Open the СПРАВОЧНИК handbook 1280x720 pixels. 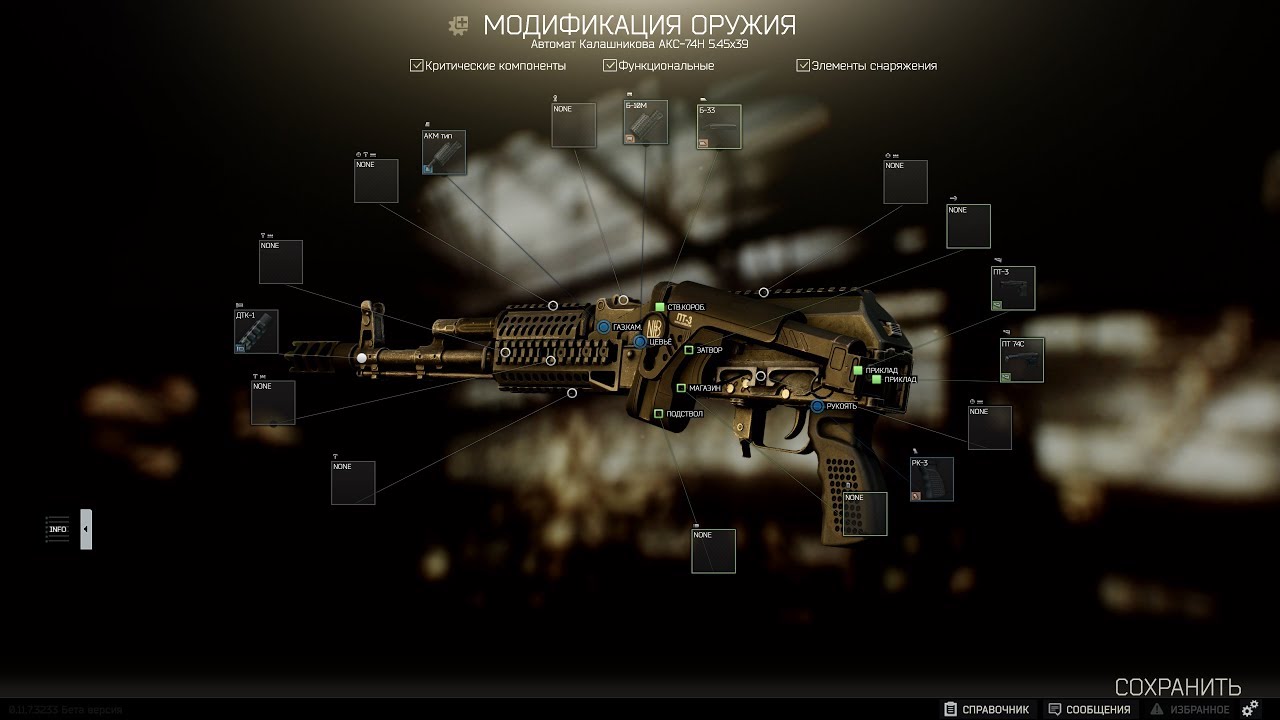(x=986, y=709)
